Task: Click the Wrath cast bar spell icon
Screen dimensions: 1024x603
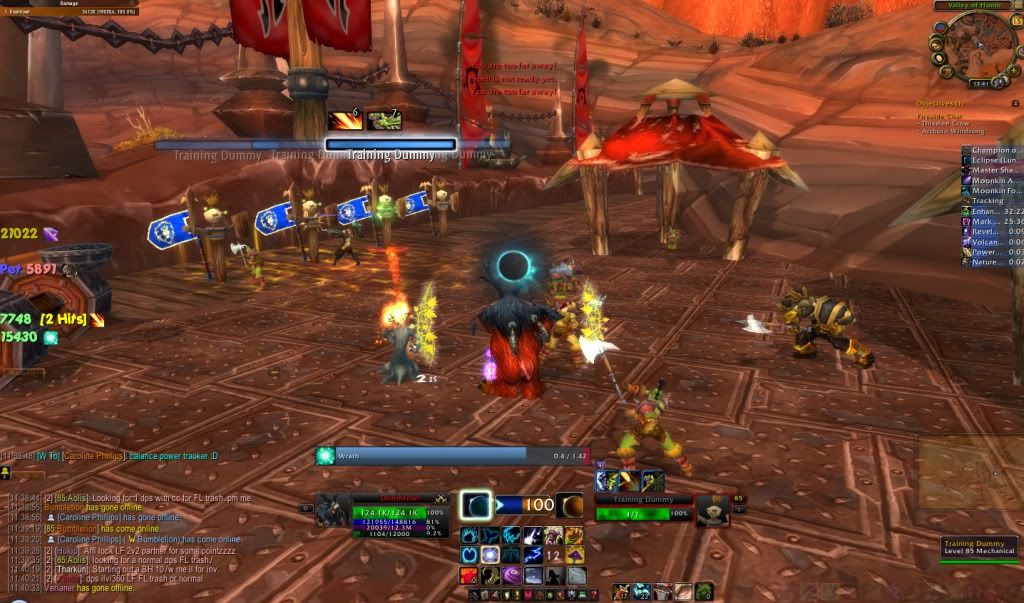Action: pyautogui.click(x=324, y=455)
